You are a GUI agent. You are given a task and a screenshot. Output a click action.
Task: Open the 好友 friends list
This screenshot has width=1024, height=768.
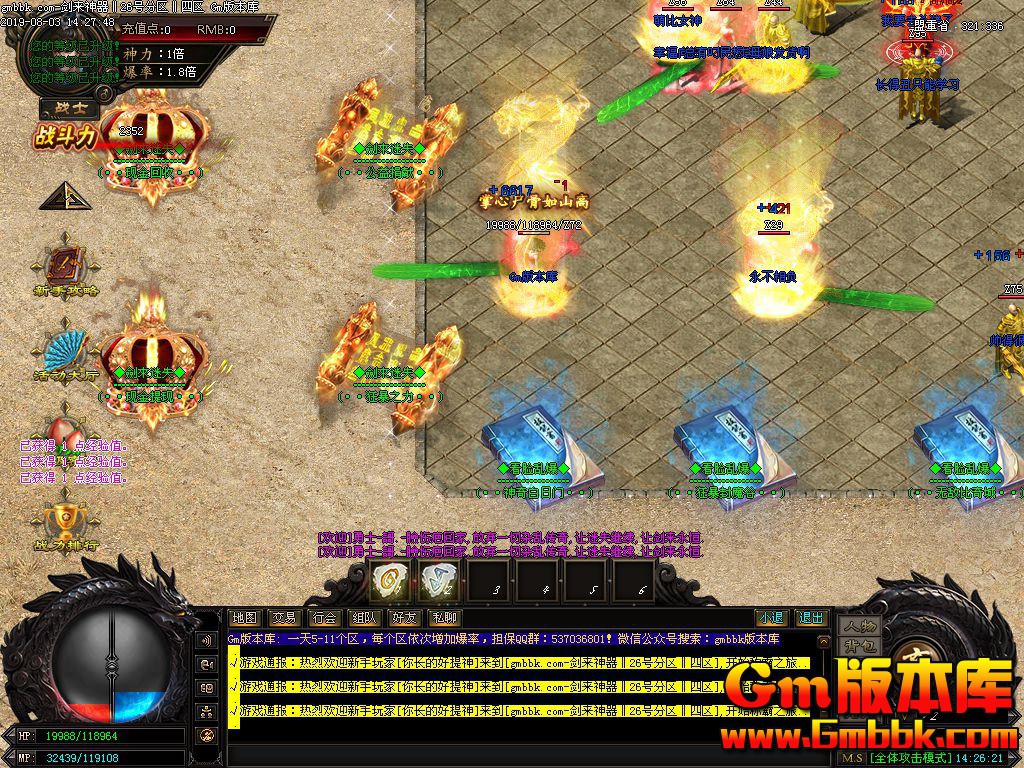(404, 618)
